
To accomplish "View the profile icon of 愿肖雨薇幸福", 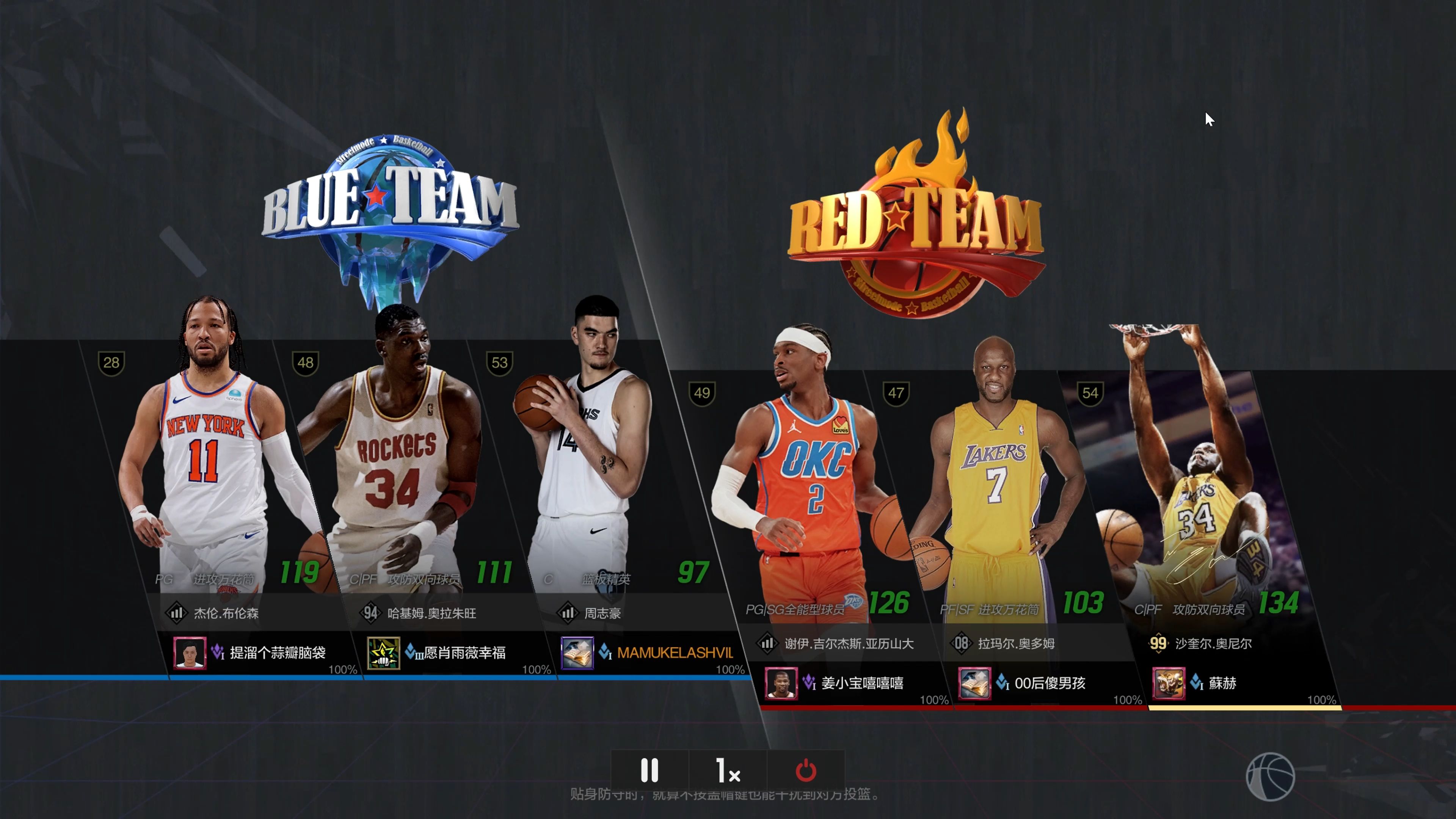I will pyautogui.click(x=383, y=653).
